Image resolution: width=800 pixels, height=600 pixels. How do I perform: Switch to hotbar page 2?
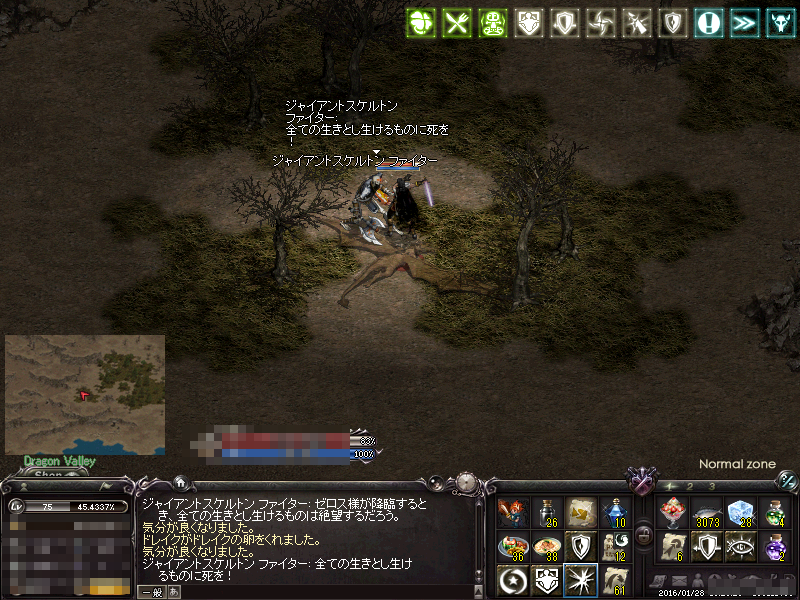pos(690,486)
